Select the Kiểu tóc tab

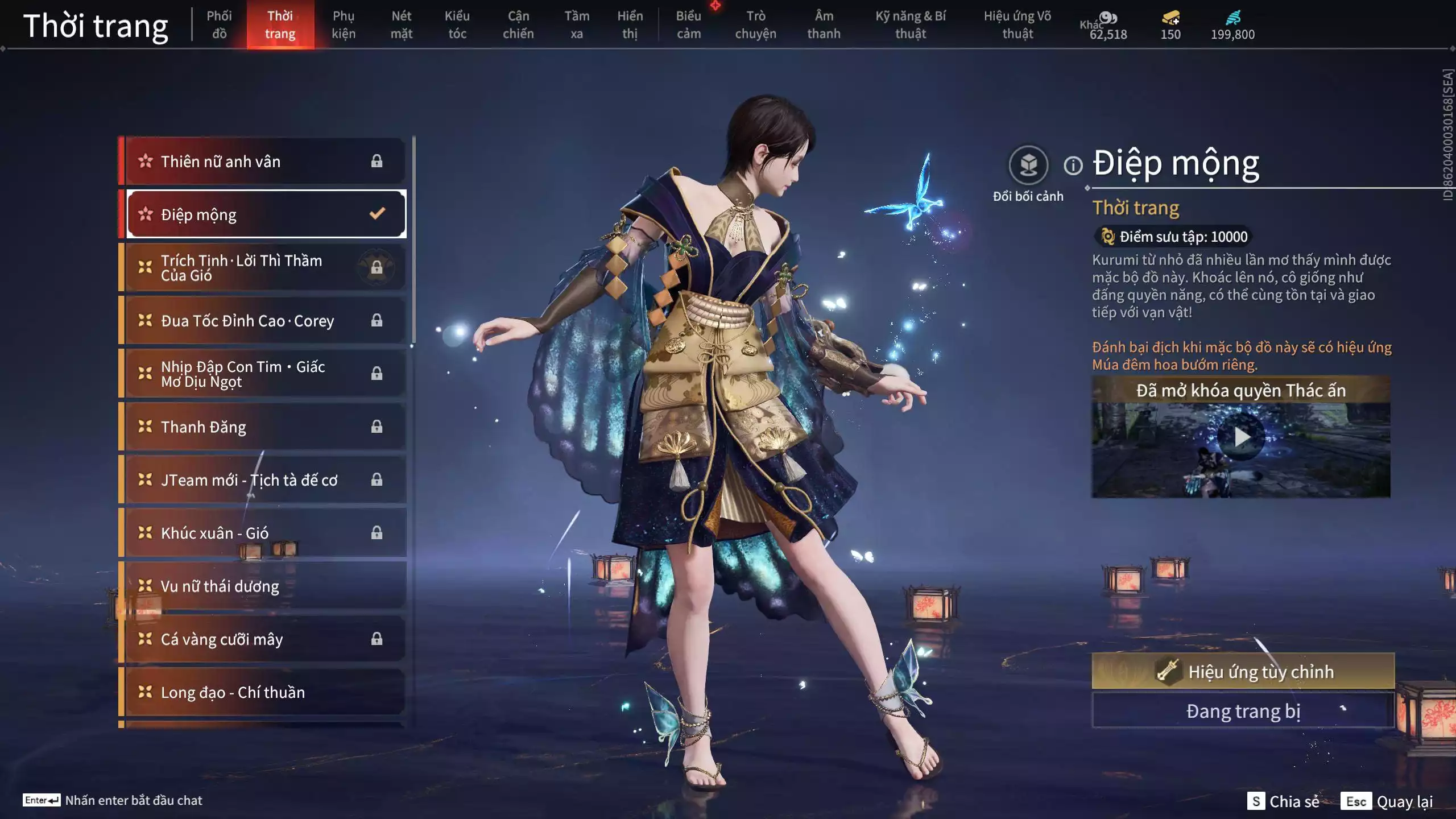pyautogui.click(x=457, y=25)
